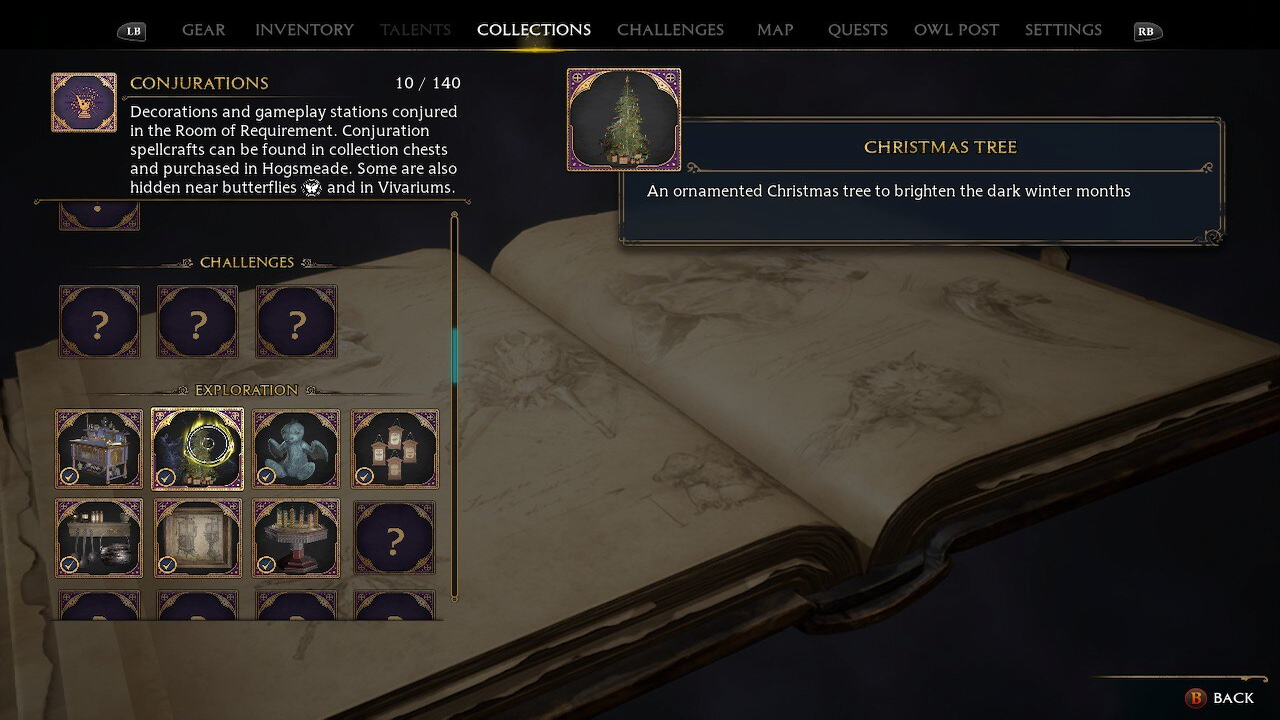Viewport: 1280px width, 720px height.
Task: Switch to the Challenges tab
Action: [x=670, y=29]
